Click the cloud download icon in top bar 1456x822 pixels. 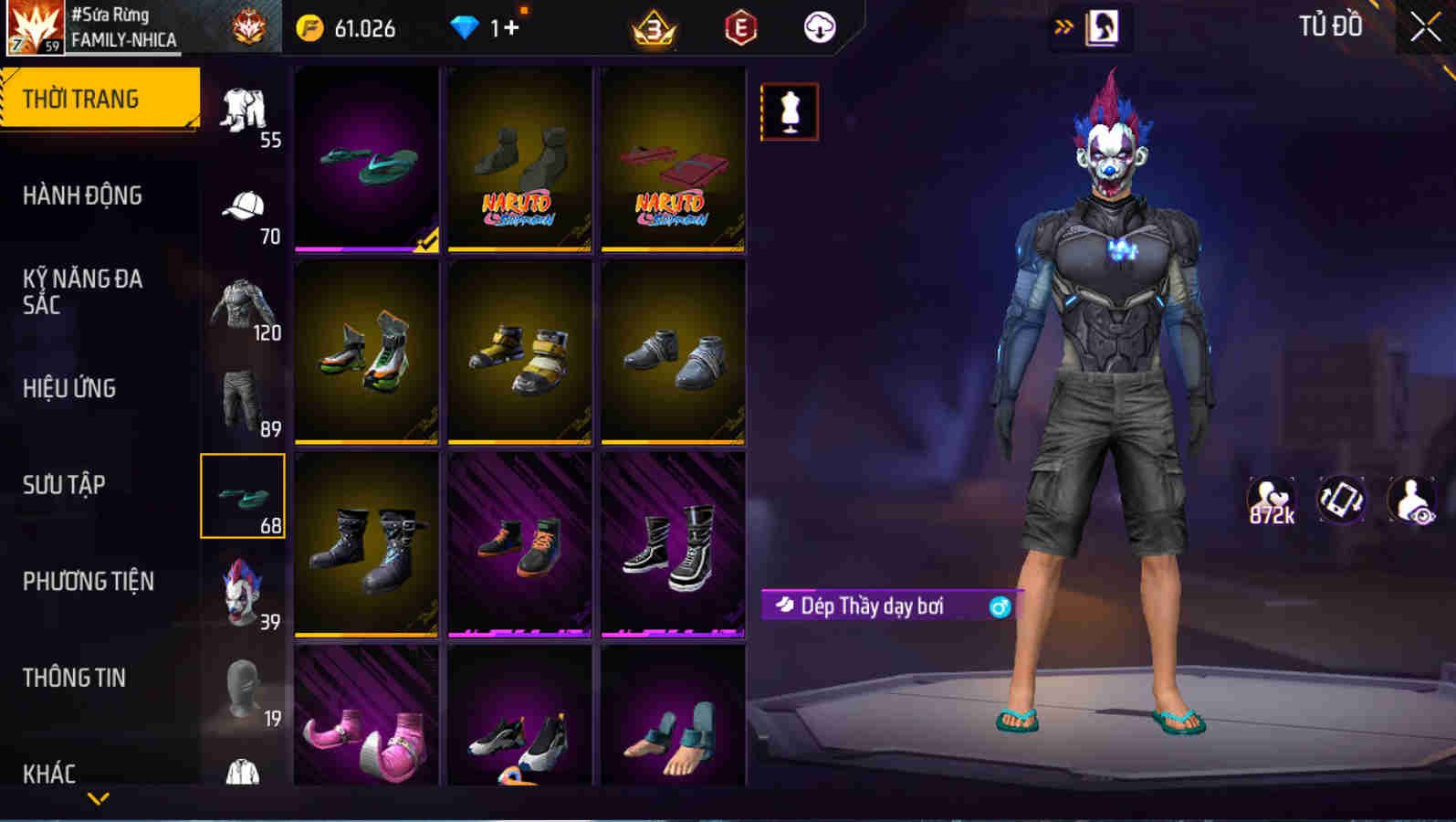819,27
